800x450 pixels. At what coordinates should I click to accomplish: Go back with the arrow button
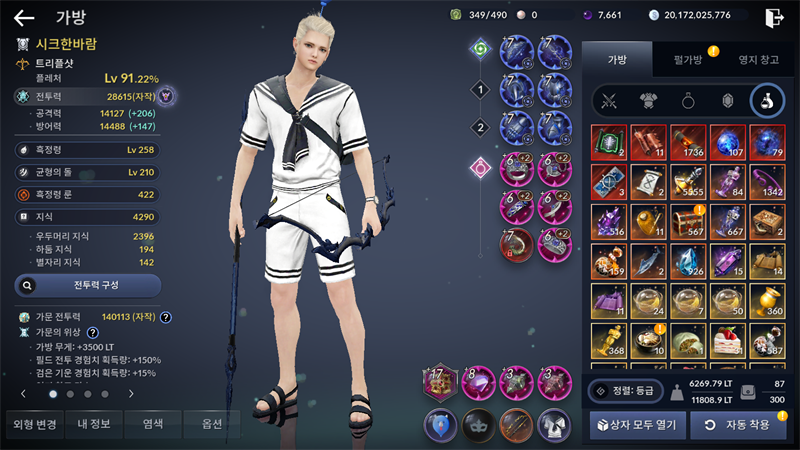pos(24,17)
